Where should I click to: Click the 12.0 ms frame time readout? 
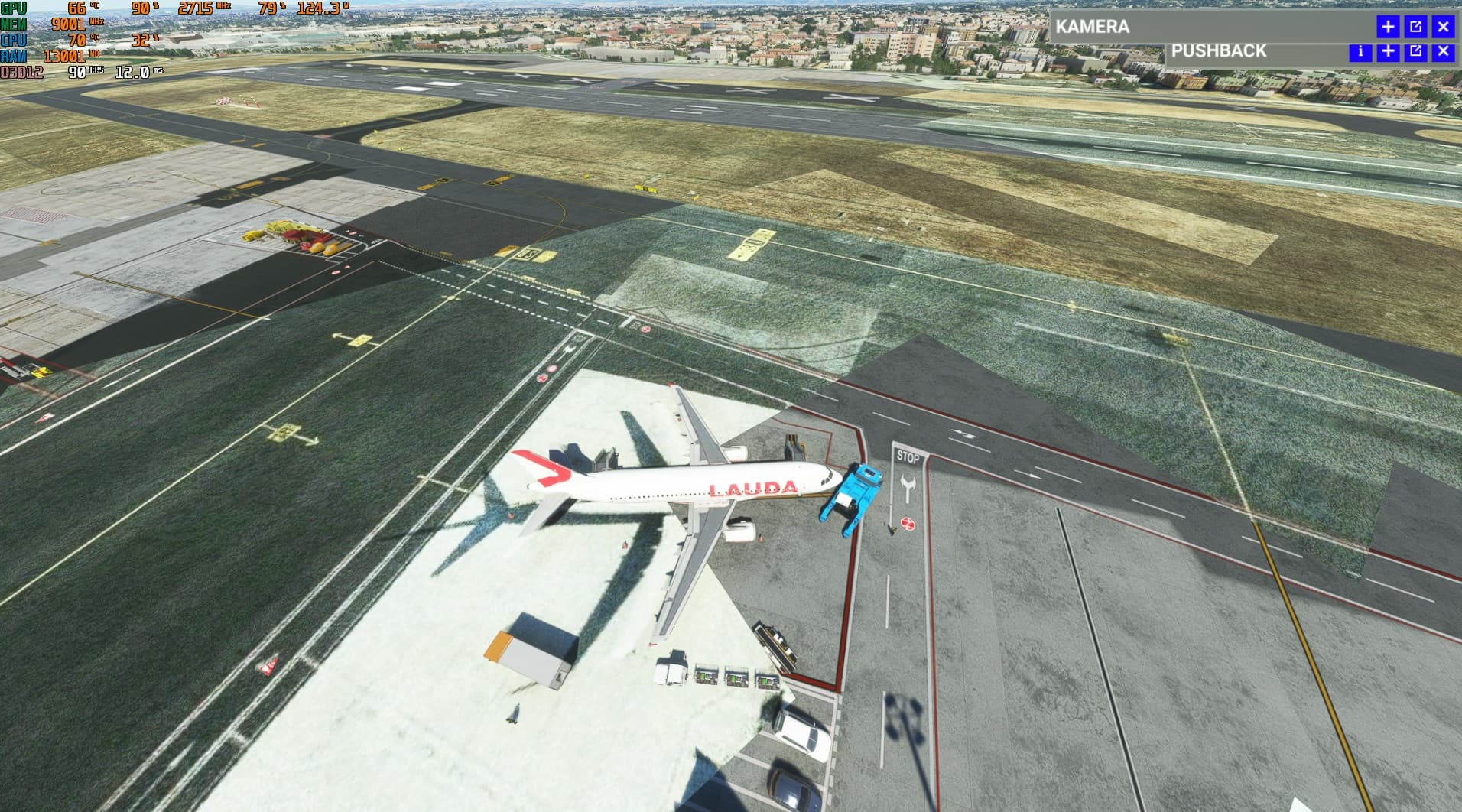pyautogui.click(x=131, y=72)
